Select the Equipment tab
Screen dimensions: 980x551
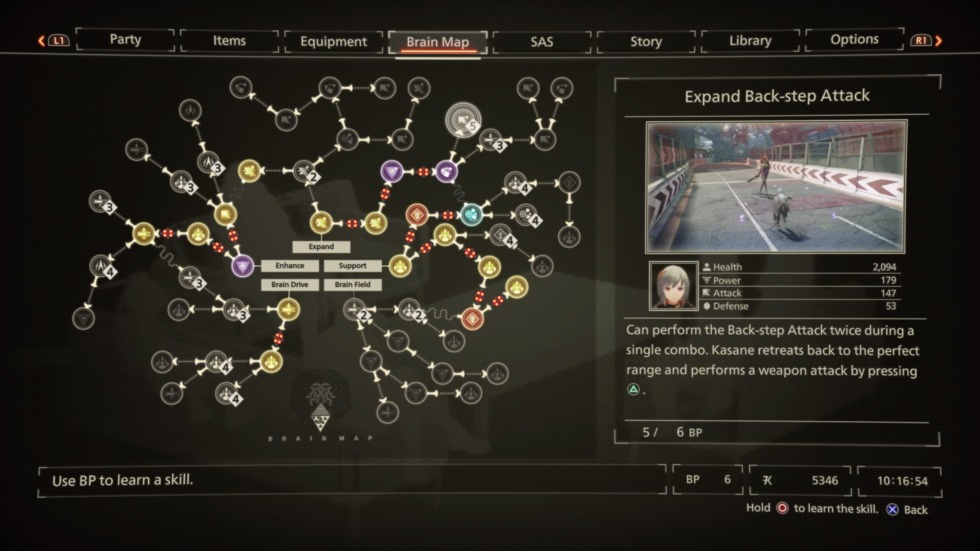pos(333,42)
